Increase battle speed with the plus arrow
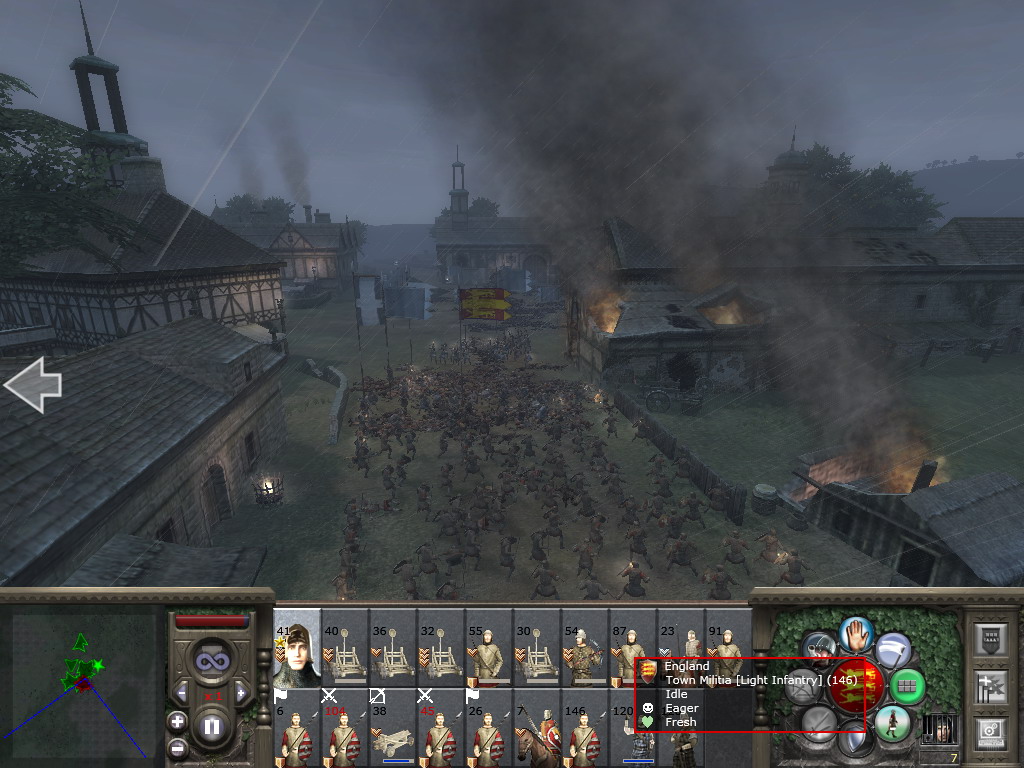Image resolution: width=1024 pixels, height=768 pixels. [240, 692]
